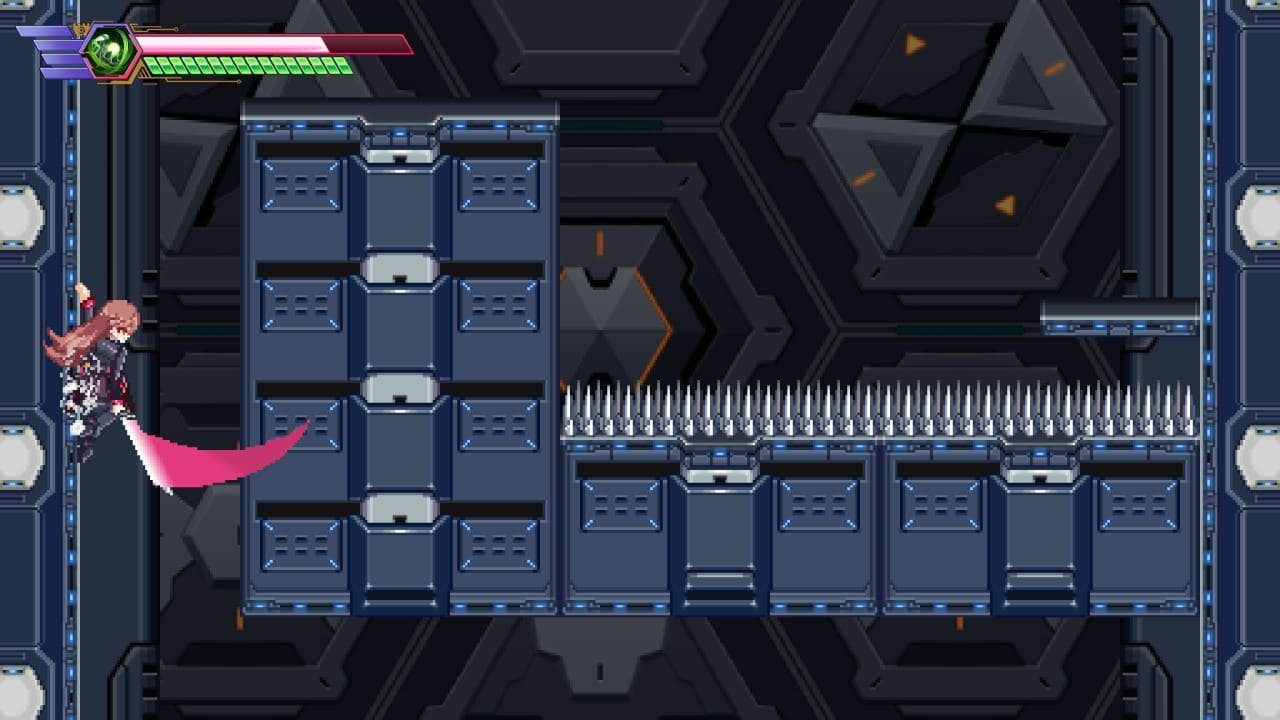Click the small floating platform on the right
Viewport: 1280px width, 720px height.
coord(1120,318)
